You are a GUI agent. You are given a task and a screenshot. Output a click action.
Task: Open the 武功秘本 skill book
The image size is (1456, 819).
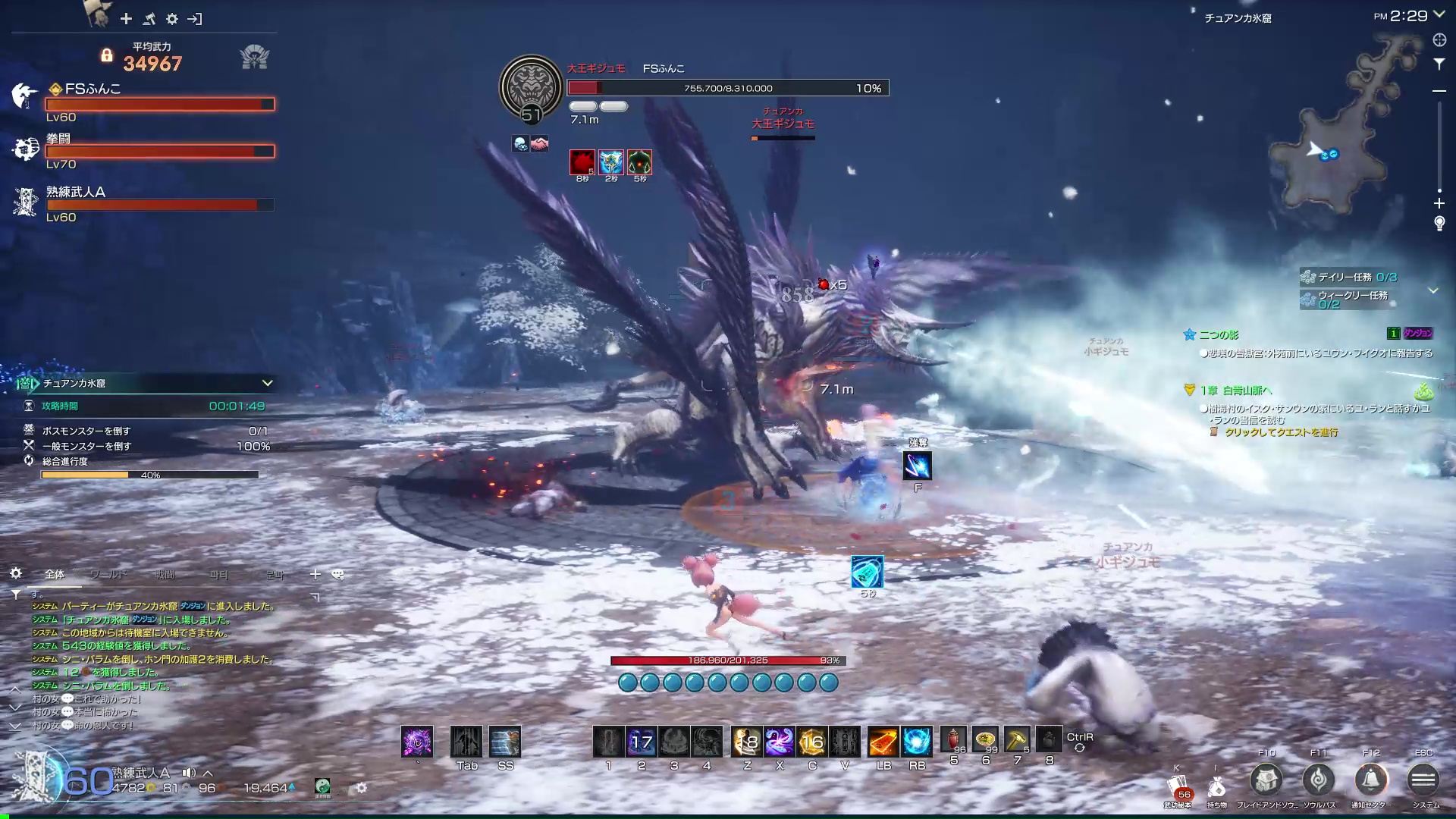[x=1177, y=787]
